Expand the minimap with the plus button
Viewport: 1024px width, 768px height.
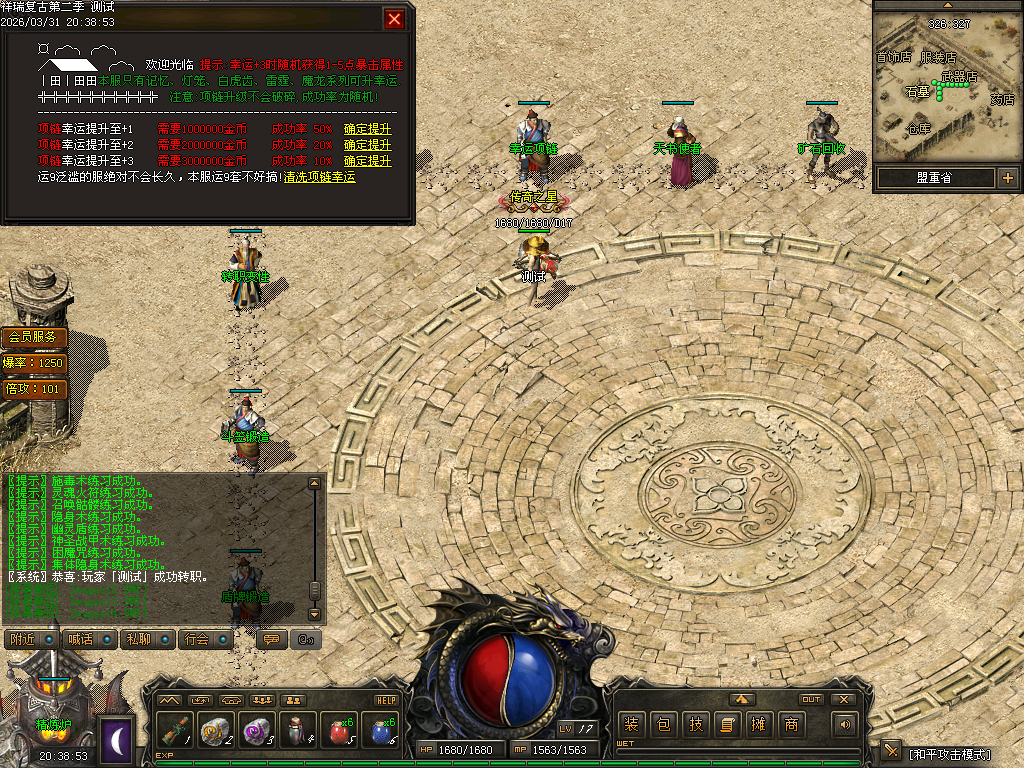[1007, 178]
